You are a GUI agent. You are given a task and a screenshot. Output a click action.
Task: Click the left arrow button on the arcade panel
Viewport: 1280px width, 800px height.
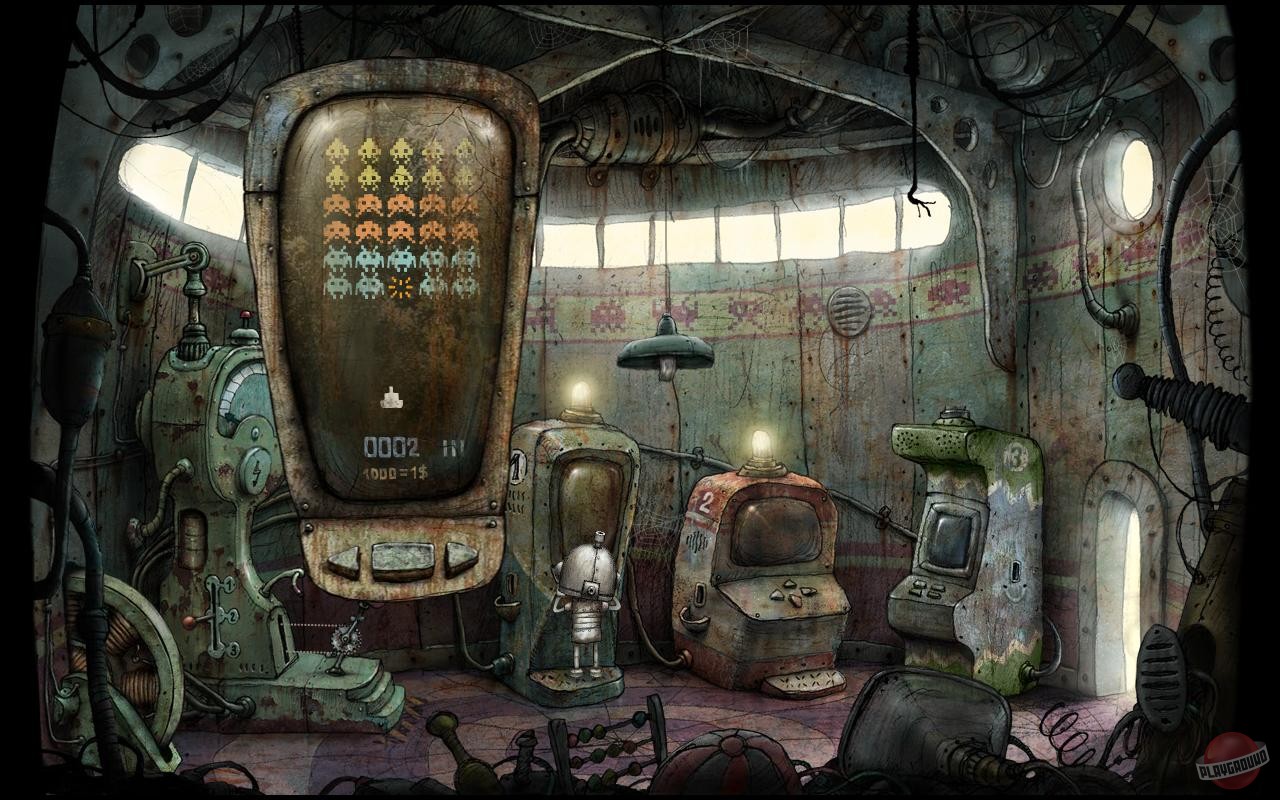343,559
